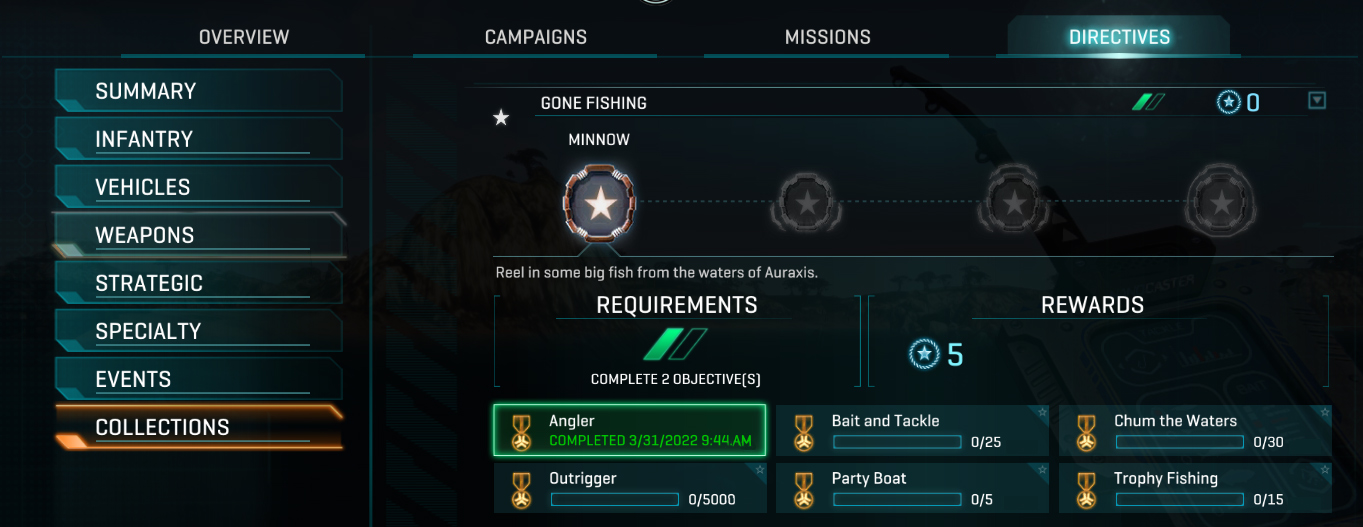1363x527 pixels.
Task: Open the Summary directive category
Action: point(198,91)
